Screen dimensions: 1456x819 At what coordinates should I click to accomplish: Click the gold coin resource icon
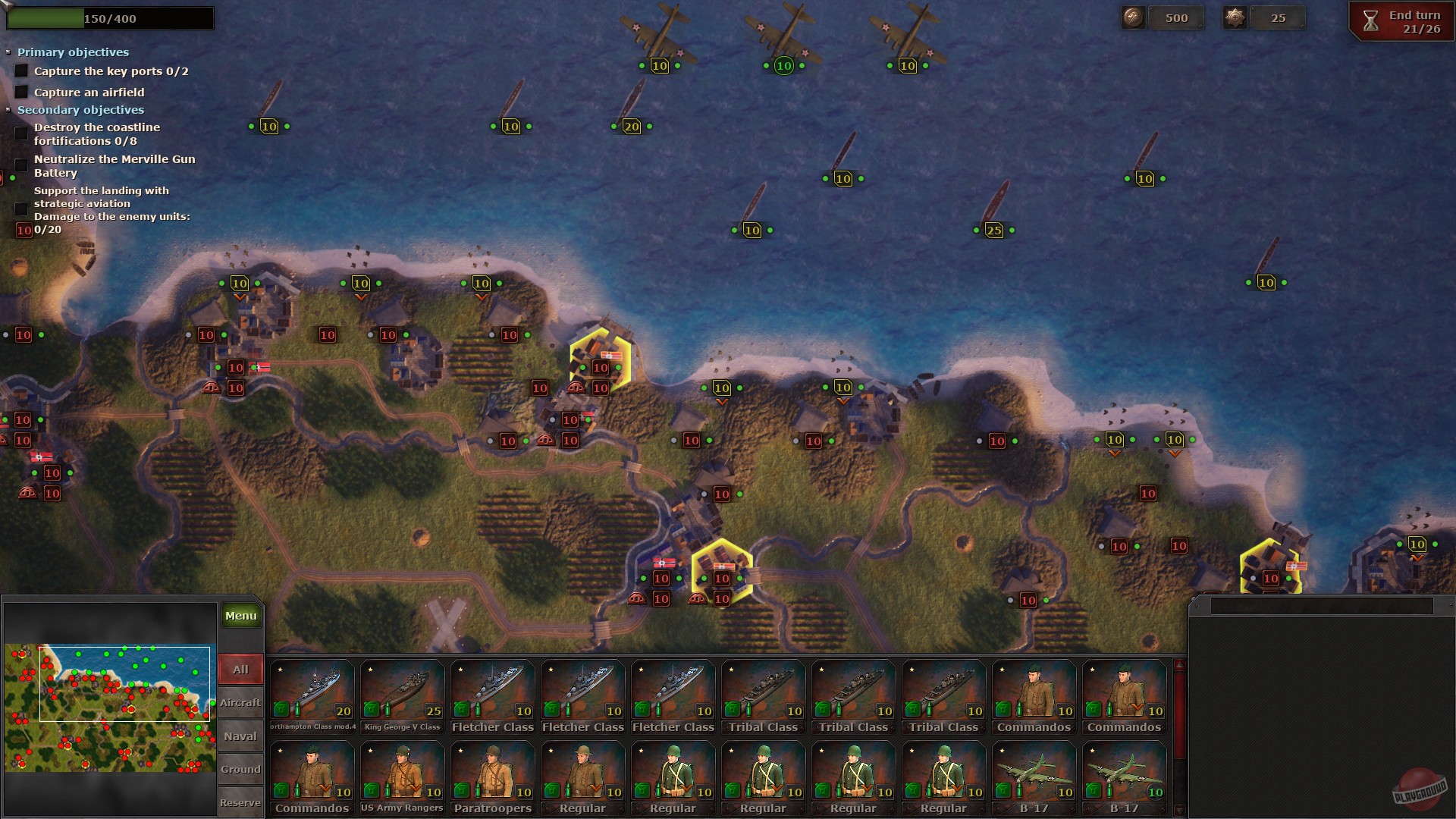click(x=1133, y=17)
